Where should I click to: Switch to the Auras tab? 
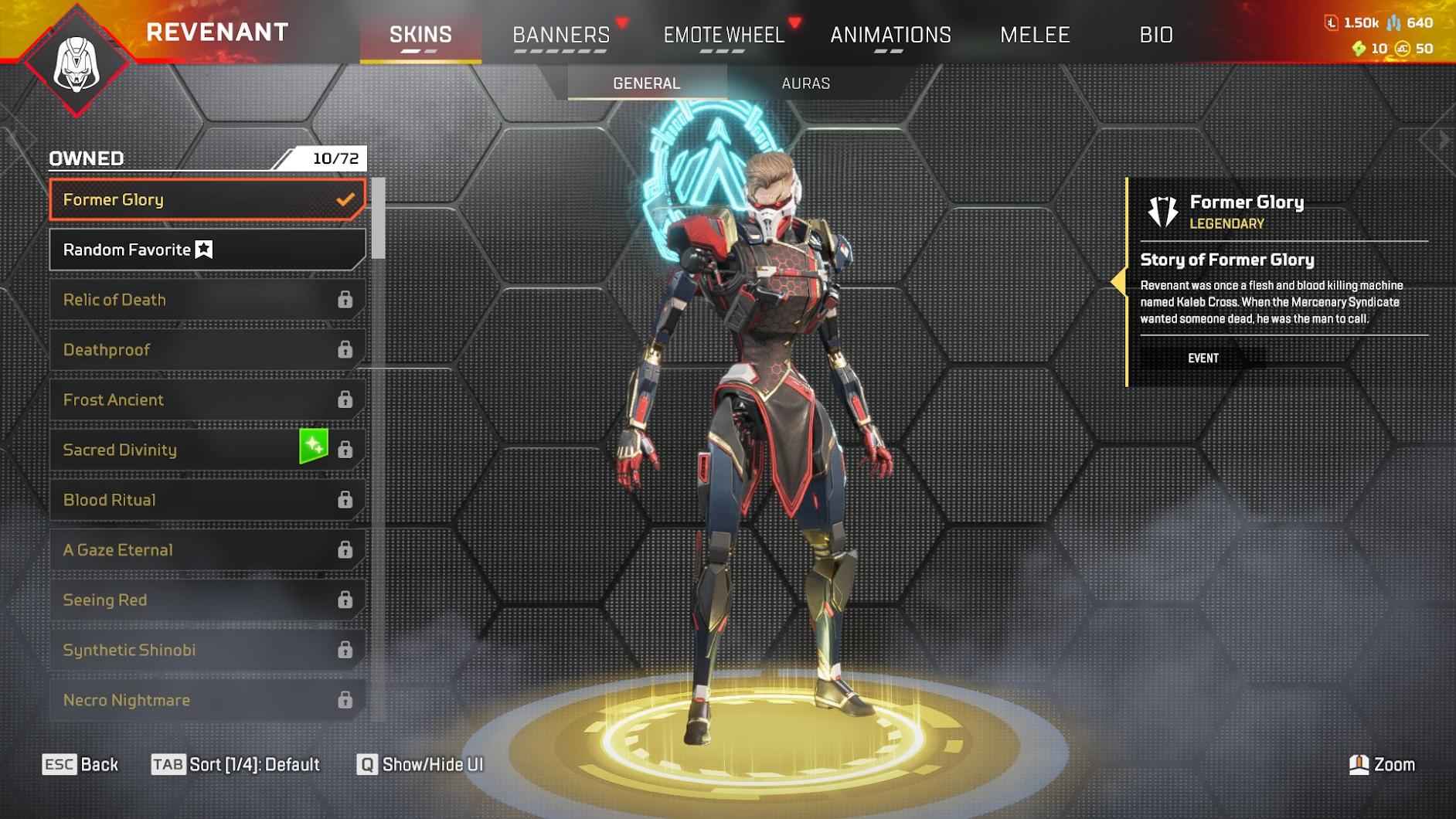coord(805,83)
